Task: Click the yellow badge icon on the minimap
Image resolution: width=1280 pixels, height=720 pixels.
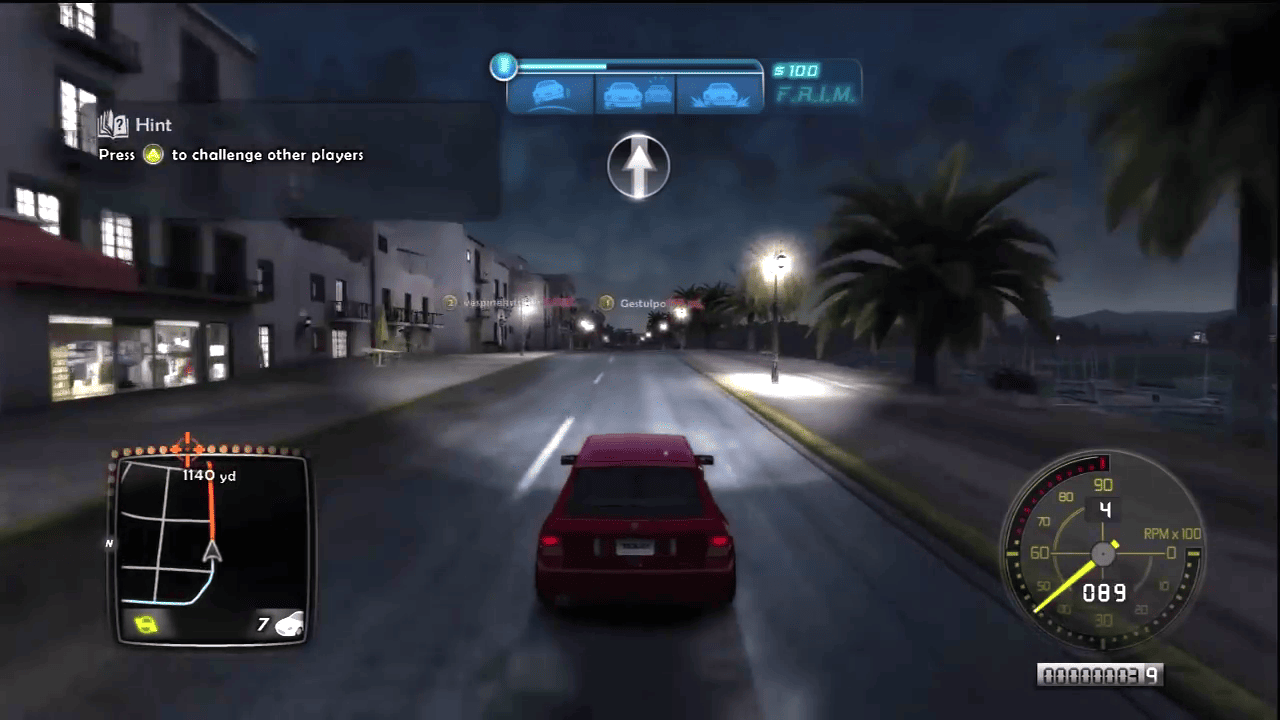Action: (x=145, y=622)
